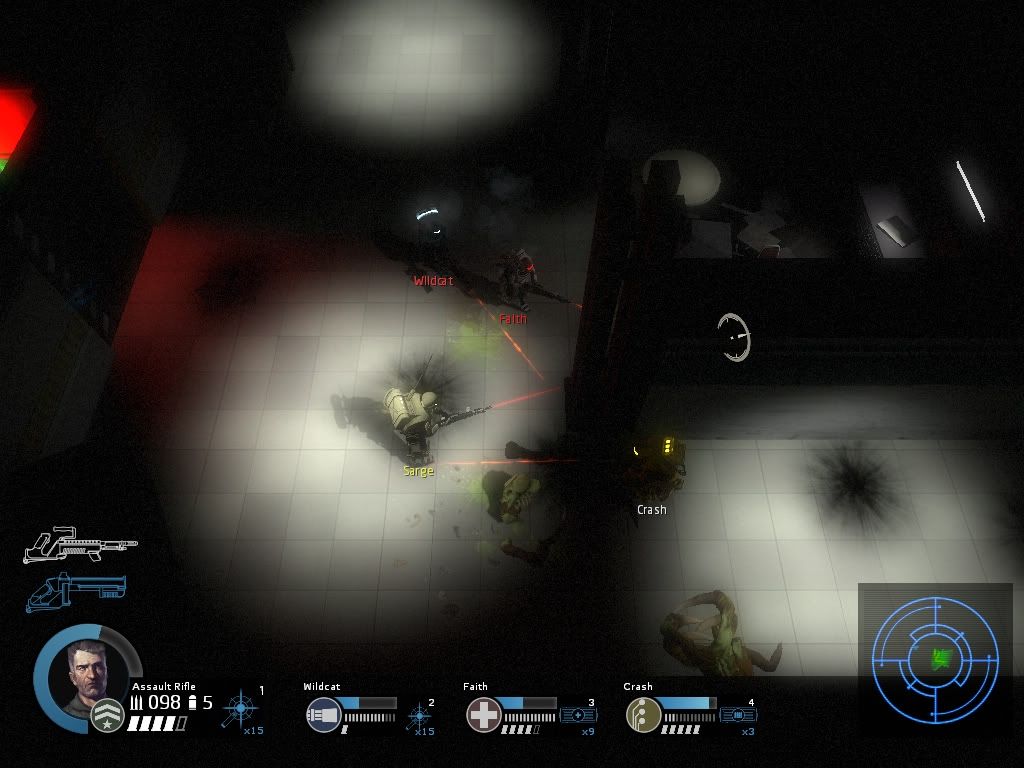Select Crash's tech class icon
This screenshot has height=768, width=1024.
point(643,715)
